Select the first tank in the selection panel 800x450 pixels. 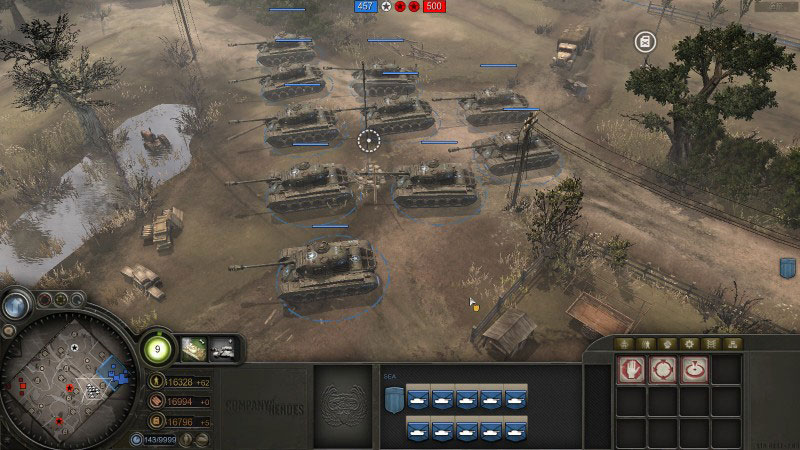pos(418,398)
